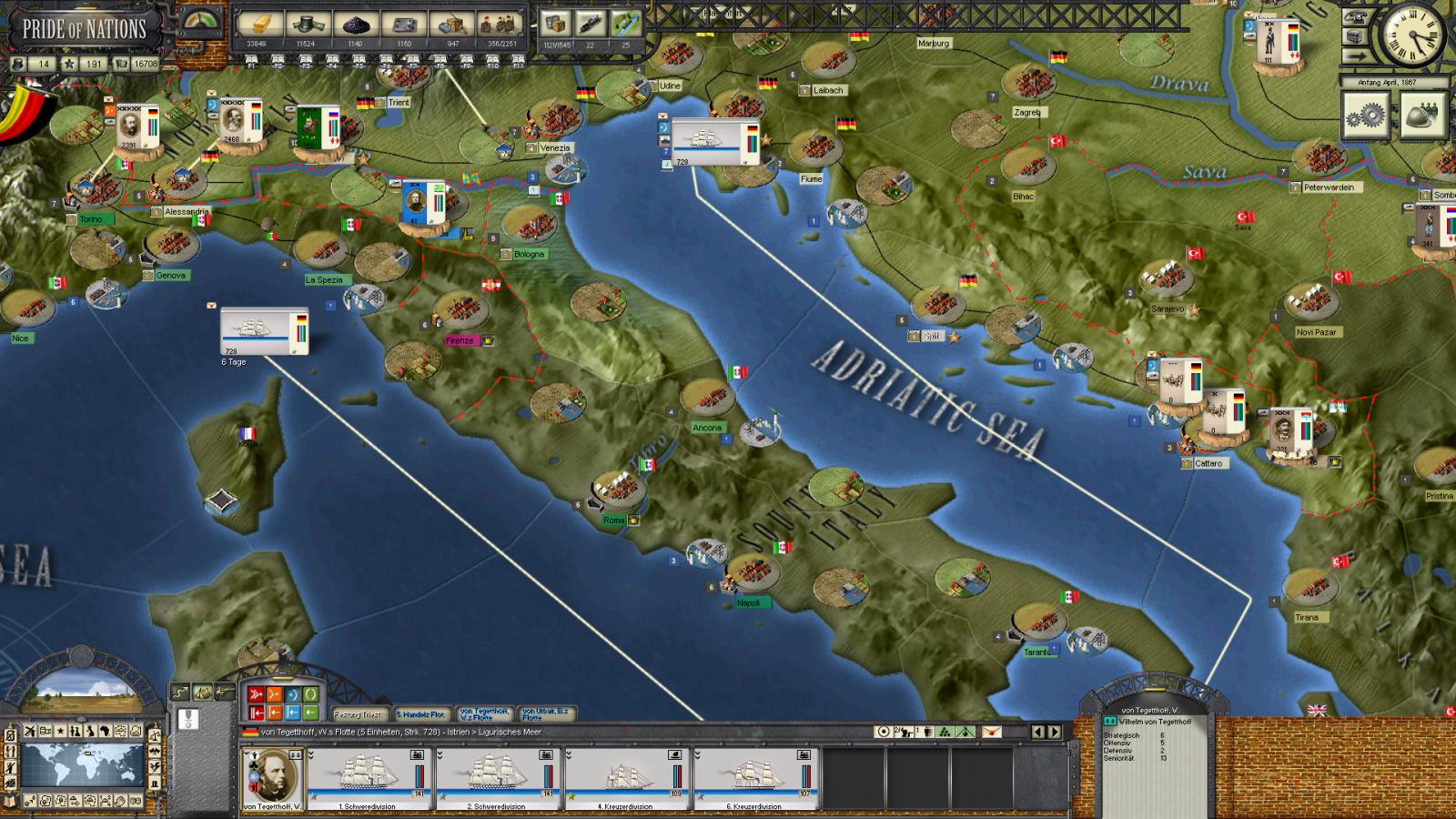The width and height of the screenshot is (1456, 819).
Task: Select the 1. Schweredivision unit card
Action: [368, 778]
